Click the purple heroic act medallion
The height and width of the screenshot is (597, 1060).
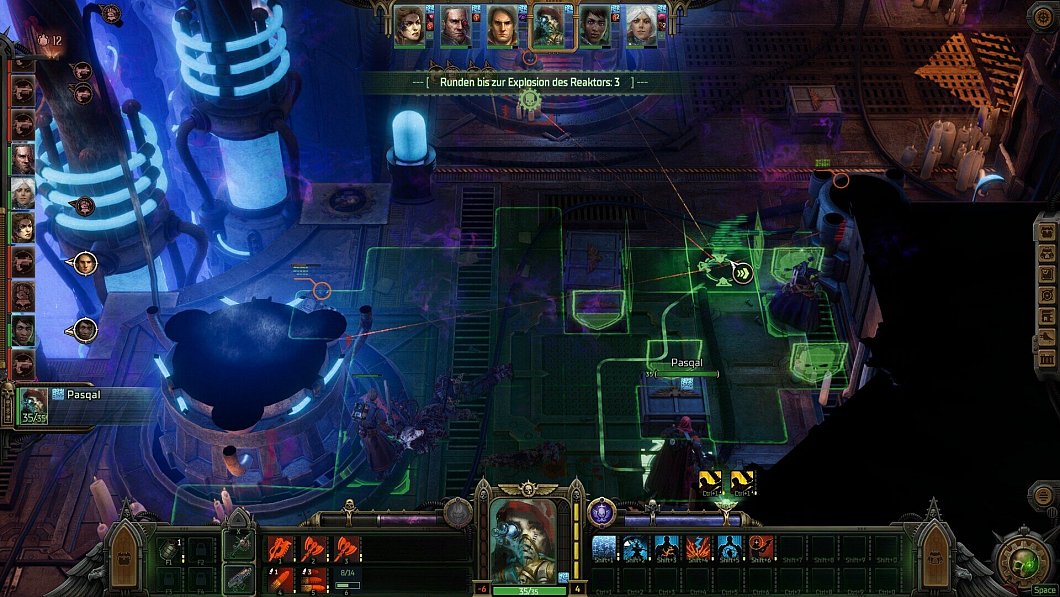pos(601,512)
